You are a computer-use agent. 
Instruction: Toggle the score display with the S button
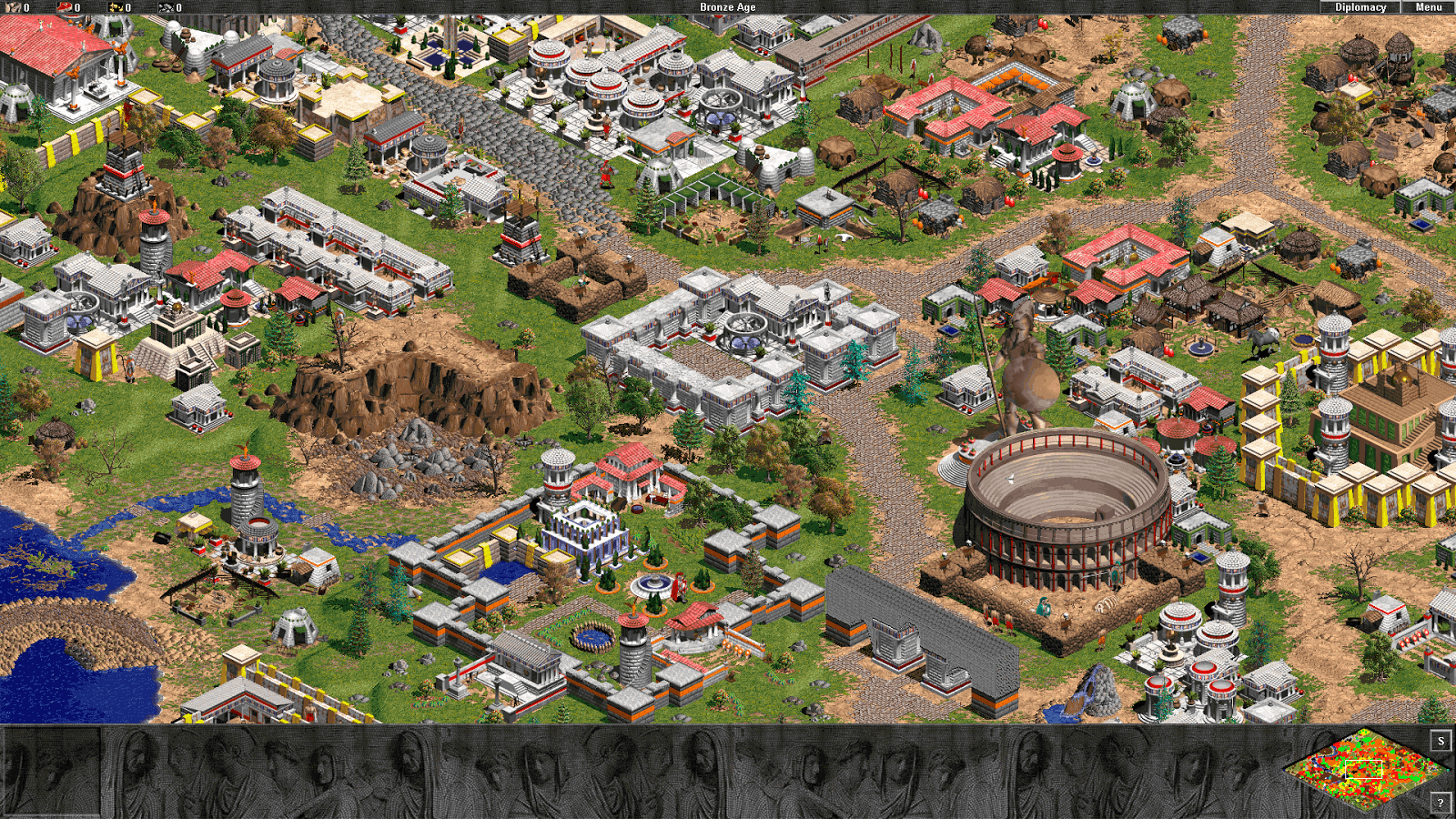(x=1441, y=741)
